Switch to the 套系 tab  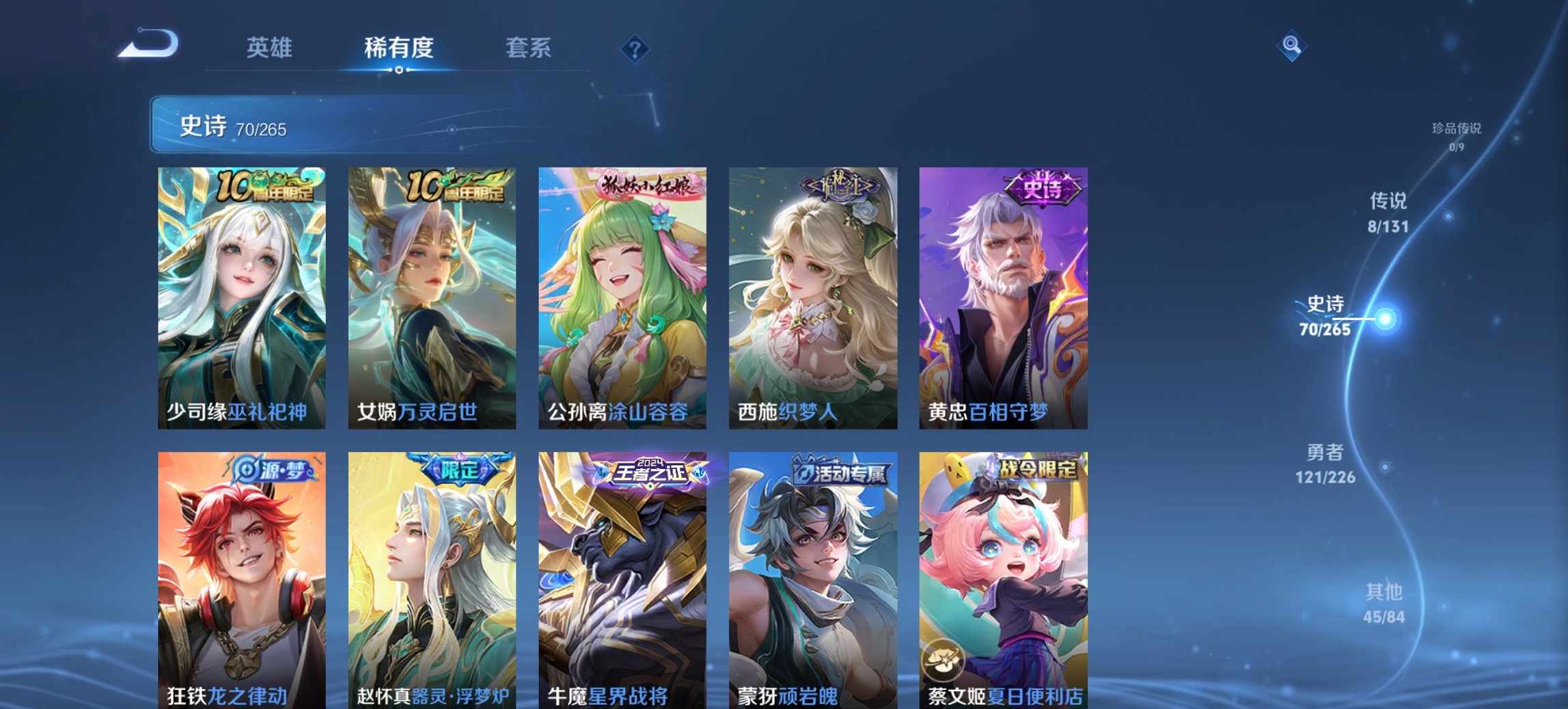click(529, 48)
